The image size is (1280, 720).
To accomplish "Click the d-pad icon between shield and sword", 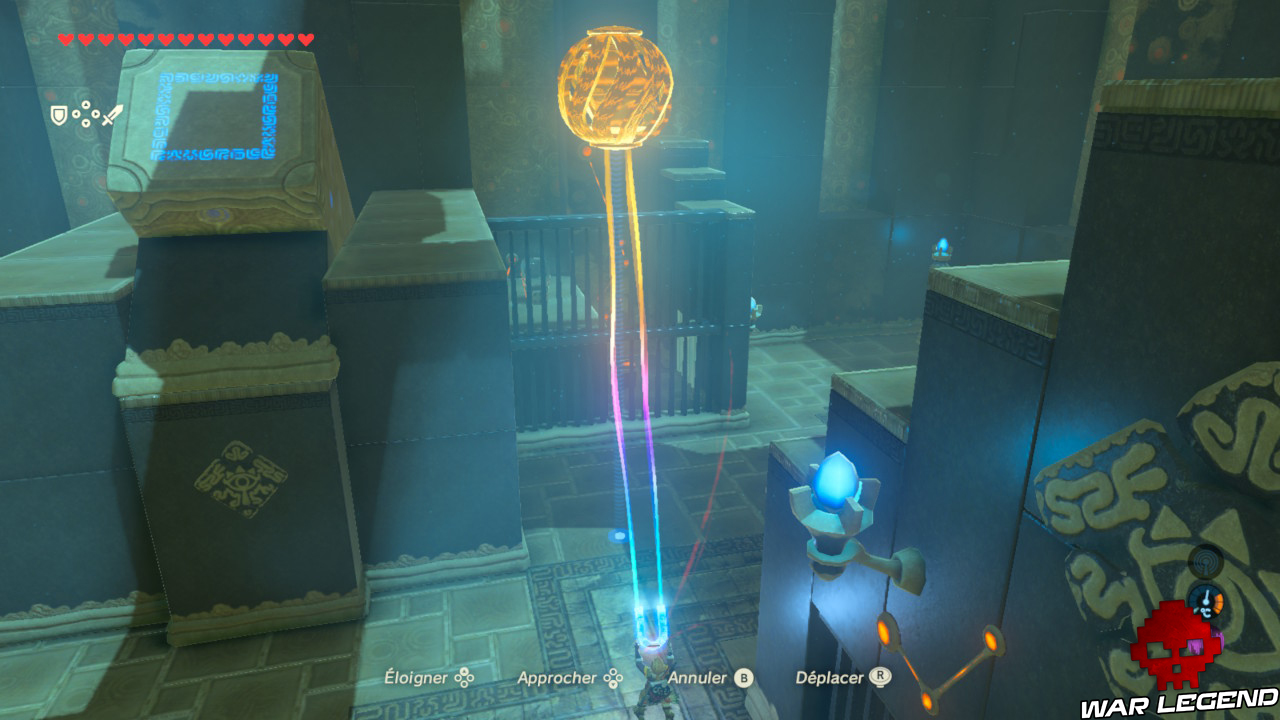I will point(86,113).
